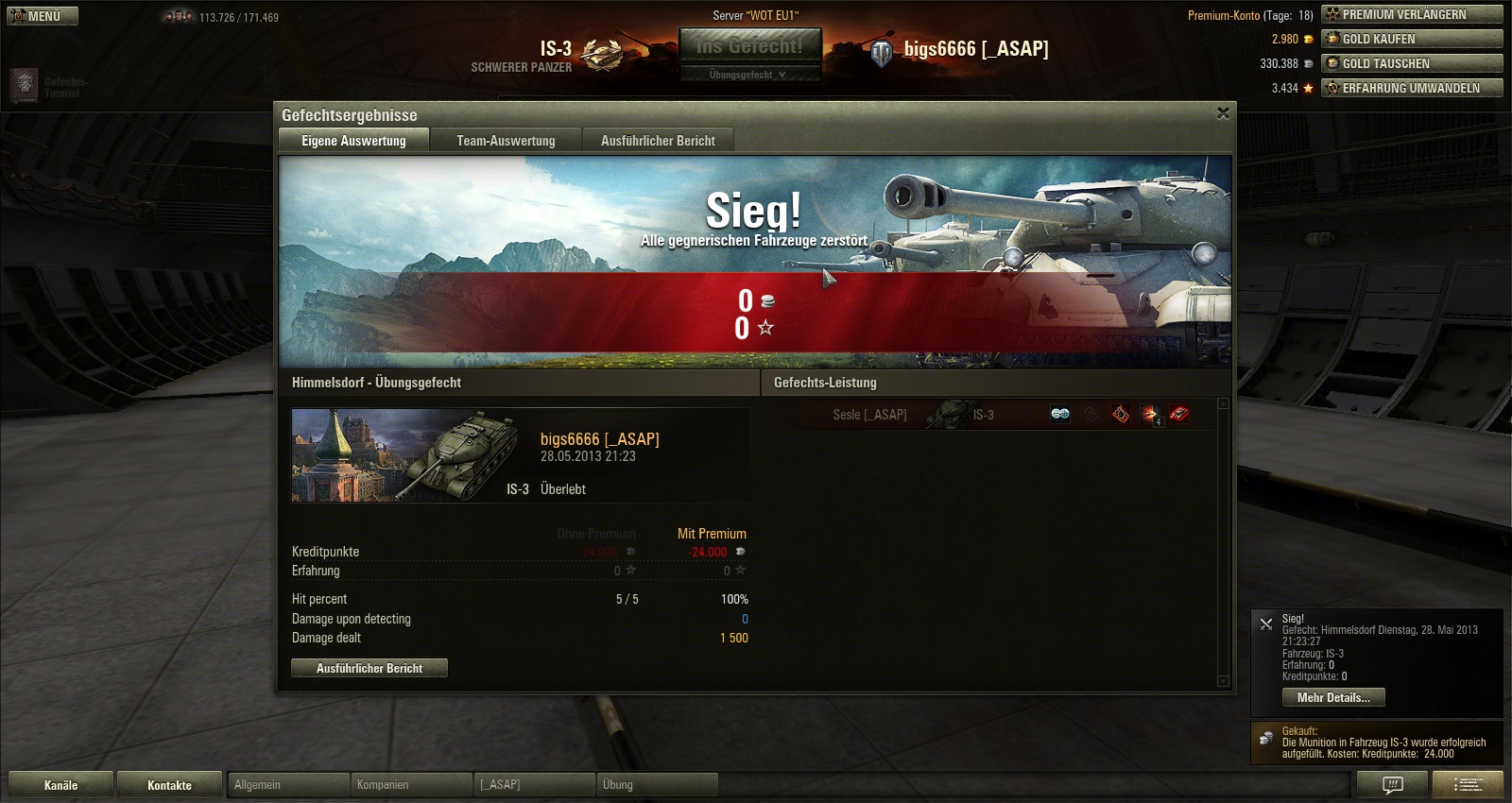Click Gold kaufen

coord(1412,39)
